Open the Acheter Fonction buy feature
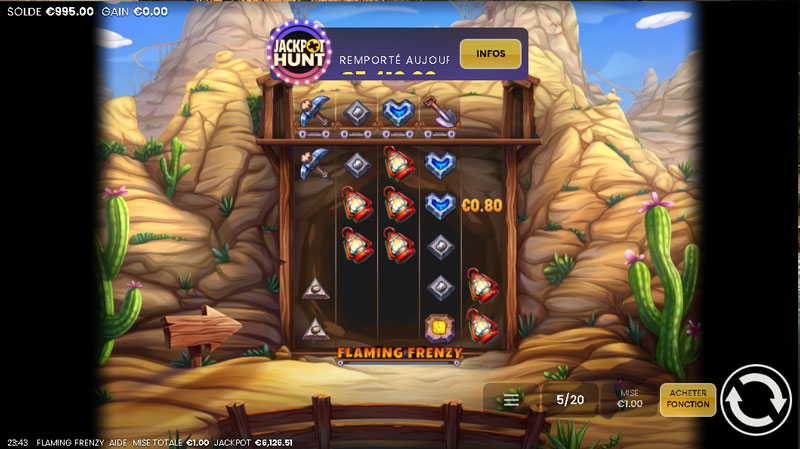Image resolution: width=800 pixels, height=449 pixels. (688, 399)
